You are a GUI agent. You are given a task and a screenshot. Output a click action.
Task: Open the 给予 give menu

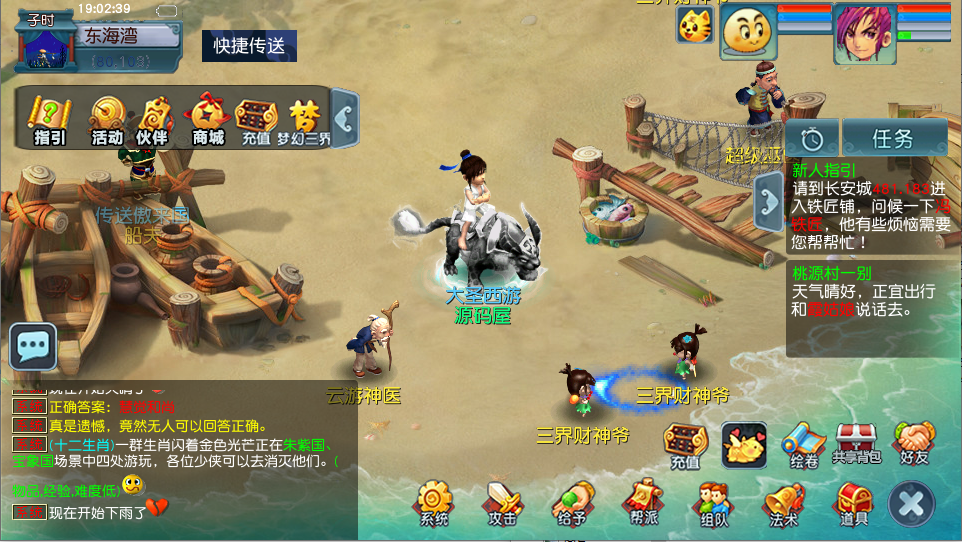coord(571,502)
